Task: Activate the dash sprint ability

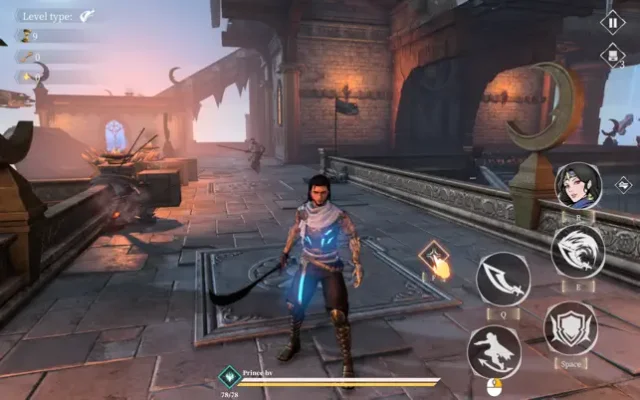Action: coord(493,352)
